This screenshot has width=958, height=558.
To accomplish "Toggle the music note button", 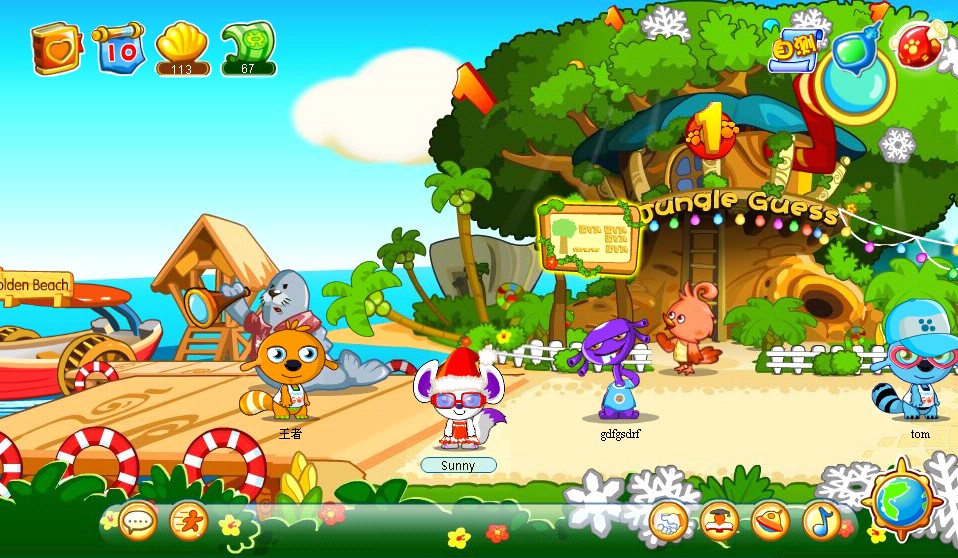I will pos(821,520).
